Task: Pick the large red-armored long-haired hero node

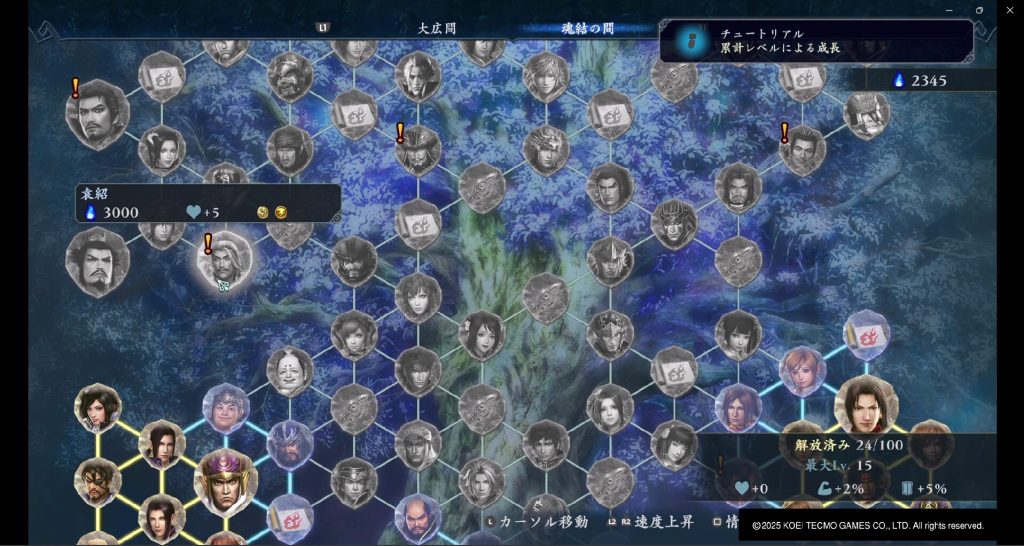Action: click(866, 405)
